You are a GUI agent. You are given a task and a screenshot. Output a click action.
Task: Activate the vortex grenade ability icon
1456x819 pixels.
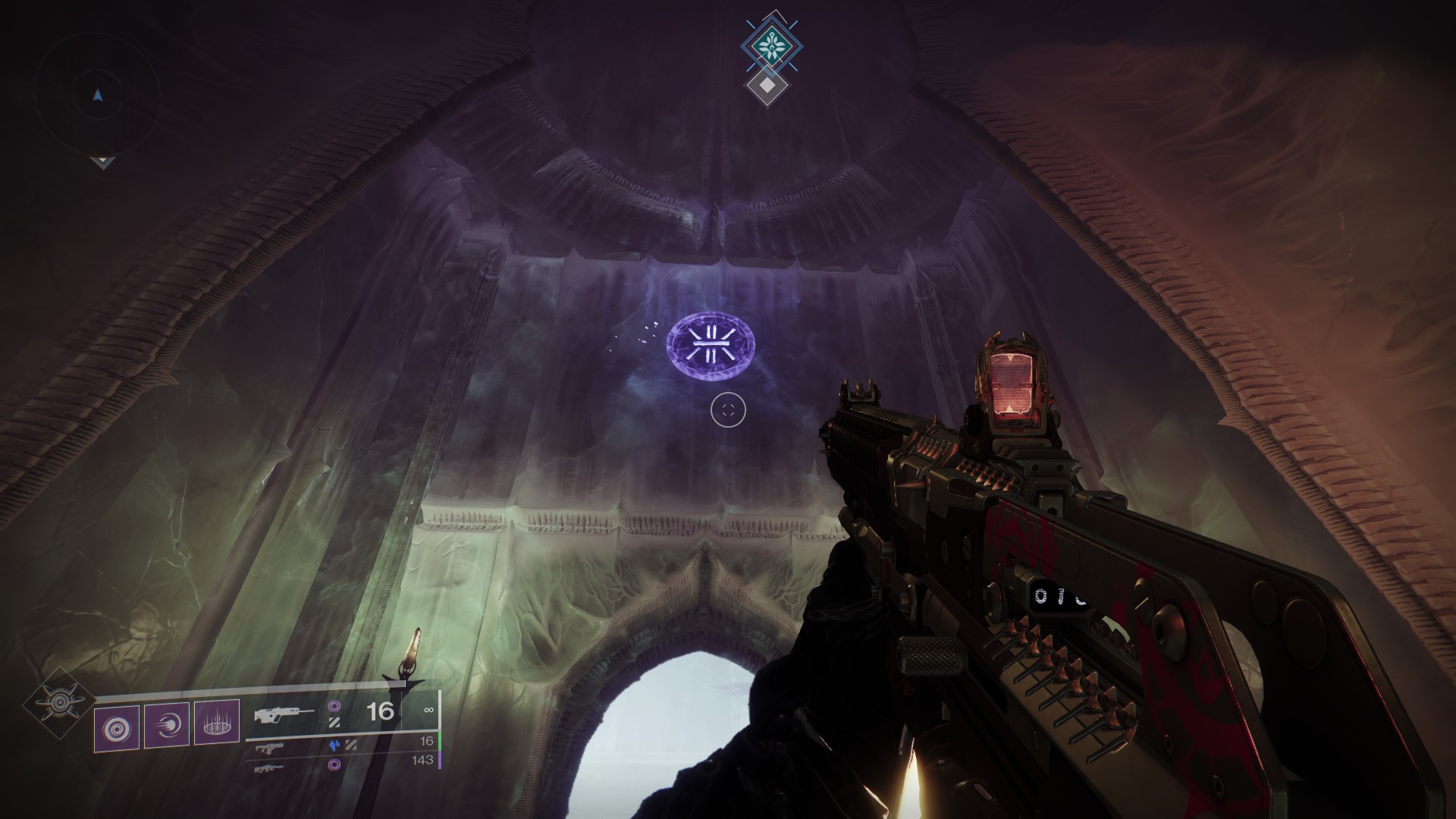coord(117,728)
